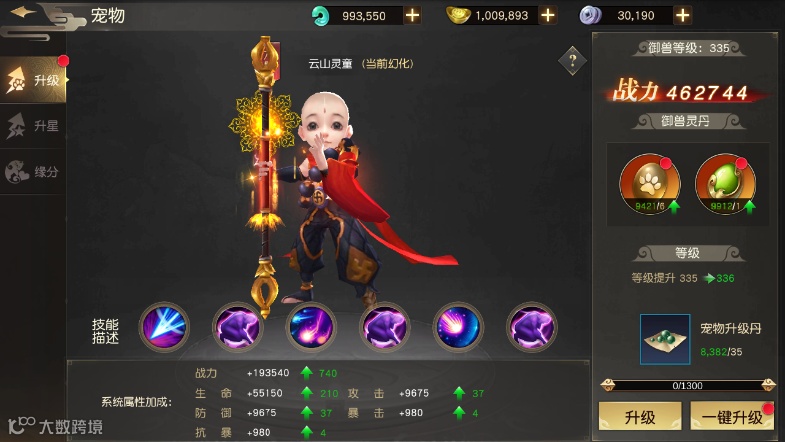Select the 缘分 tab
Viewport: 785px width, 442px height.
tap(34, 172)
